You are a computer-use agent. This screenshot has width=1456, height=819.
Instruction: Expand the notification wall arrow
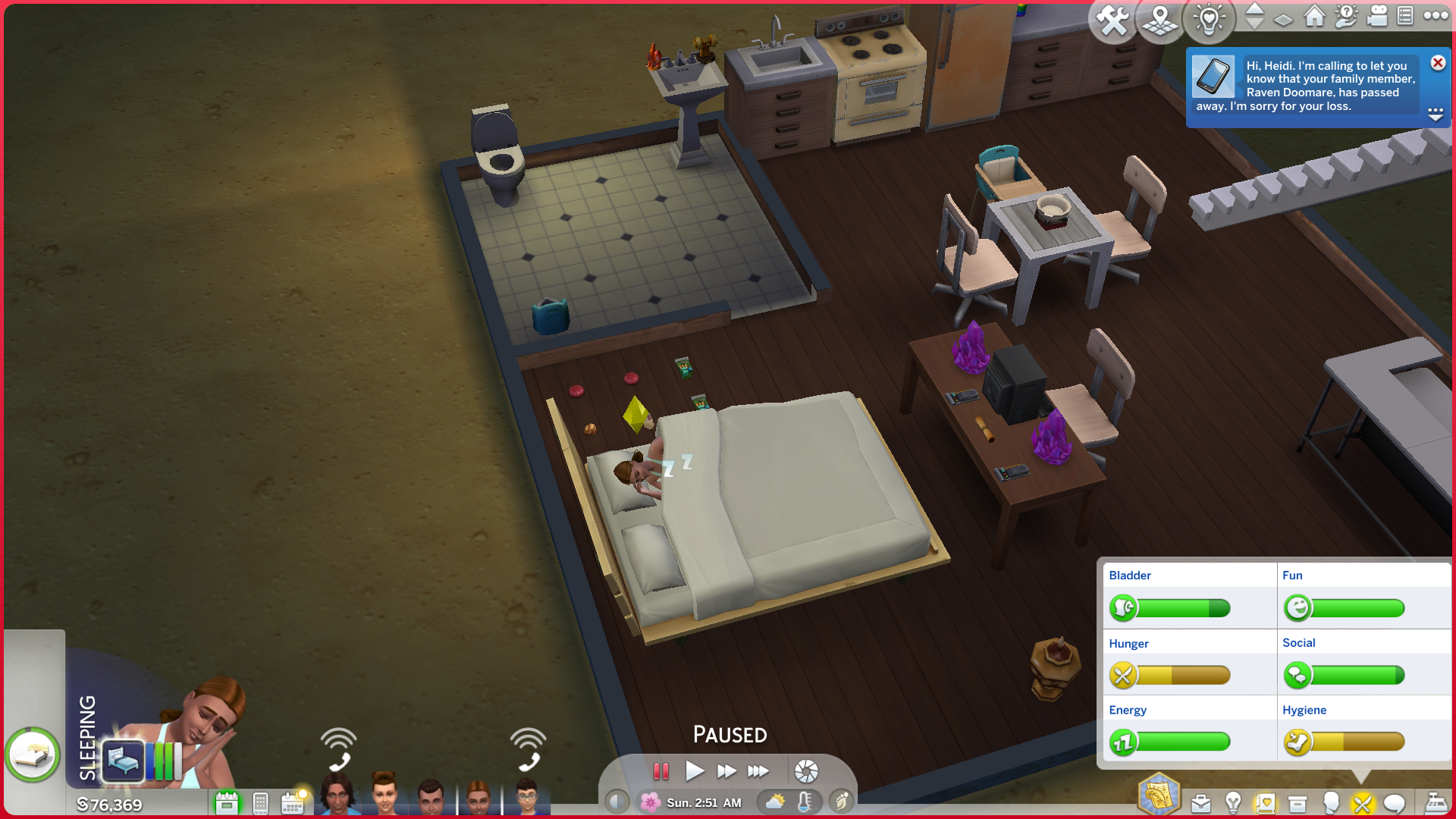click(1436, 115)
